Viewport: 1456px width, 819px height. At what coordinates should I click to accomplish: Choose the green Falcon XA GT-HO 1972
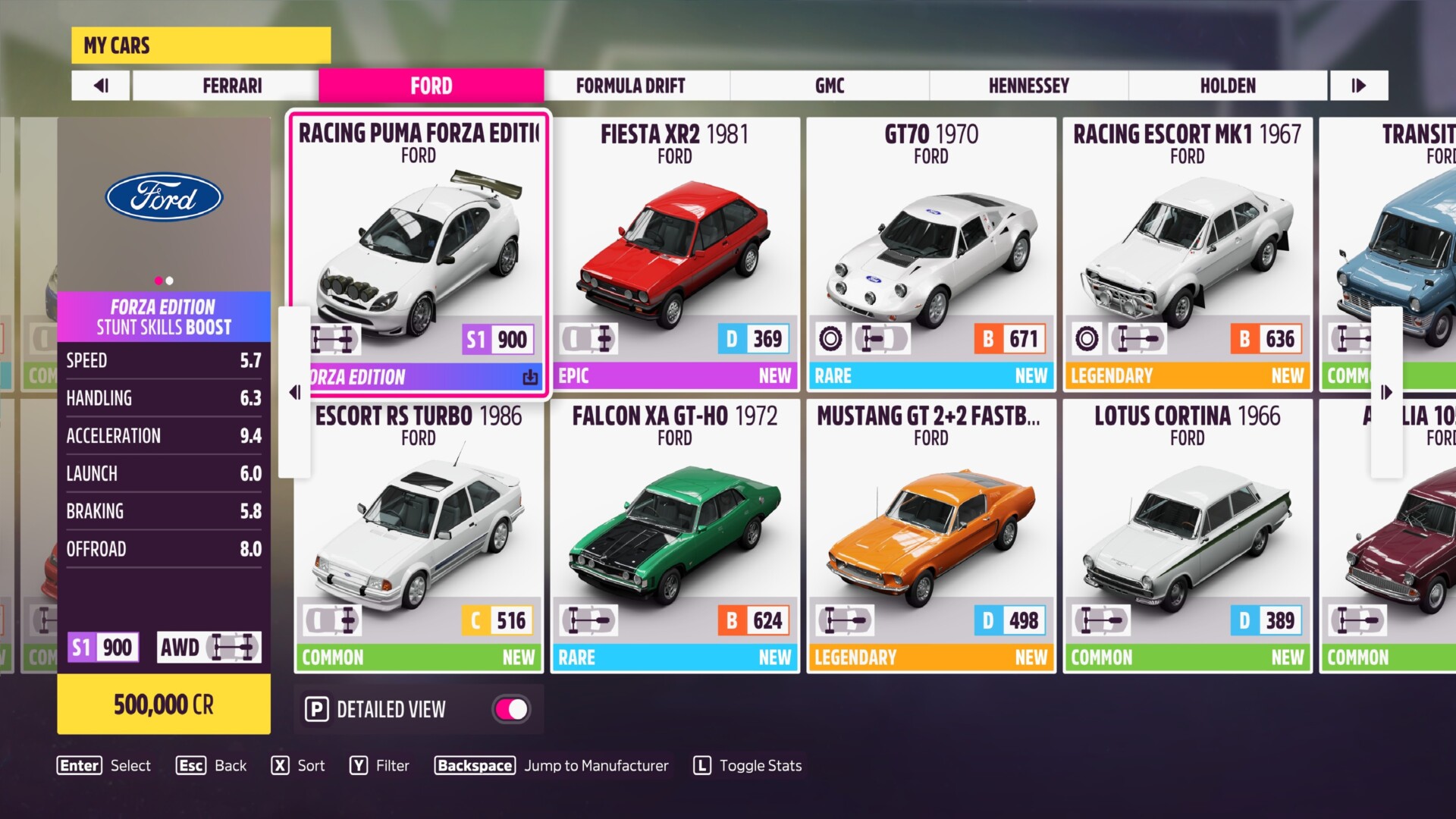pyautogui.click(x=674, y=535)
